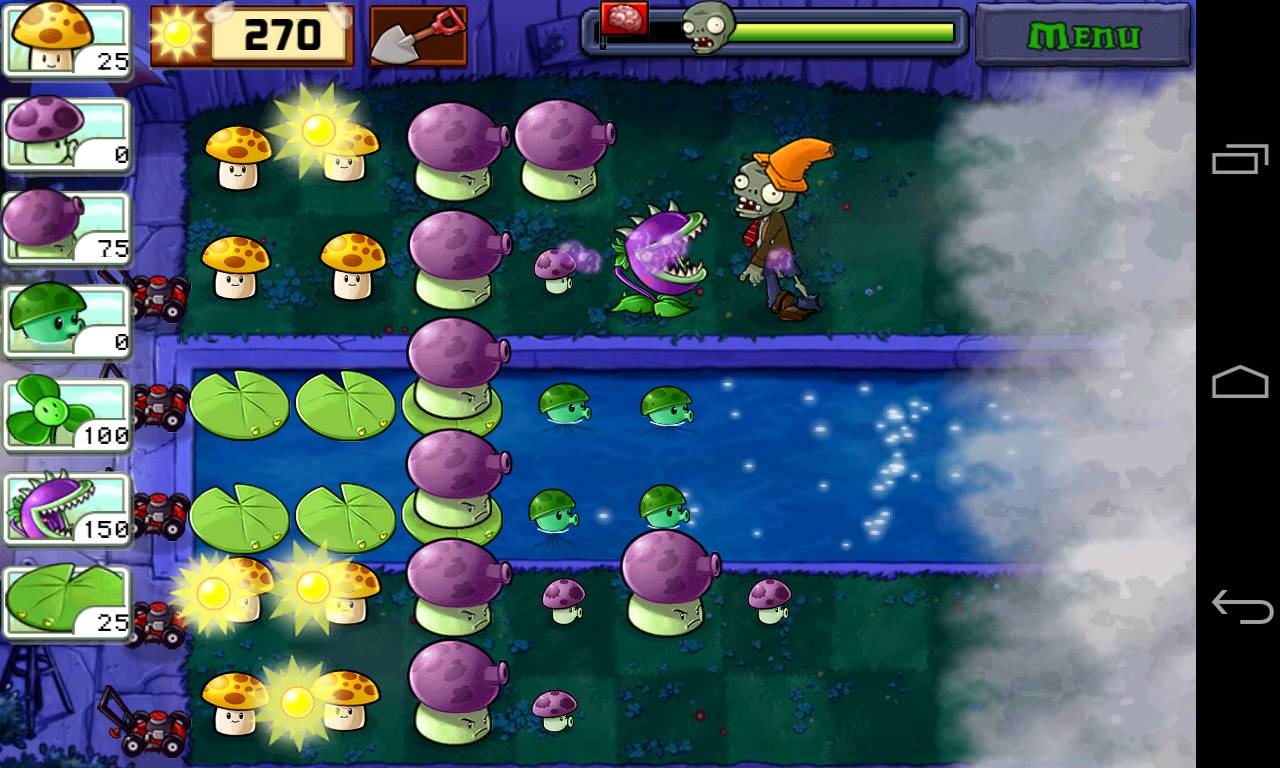Screen dimensions: 1280x768
Task: Choose the Sea-shroom seed packet
Action: (65, 320)
